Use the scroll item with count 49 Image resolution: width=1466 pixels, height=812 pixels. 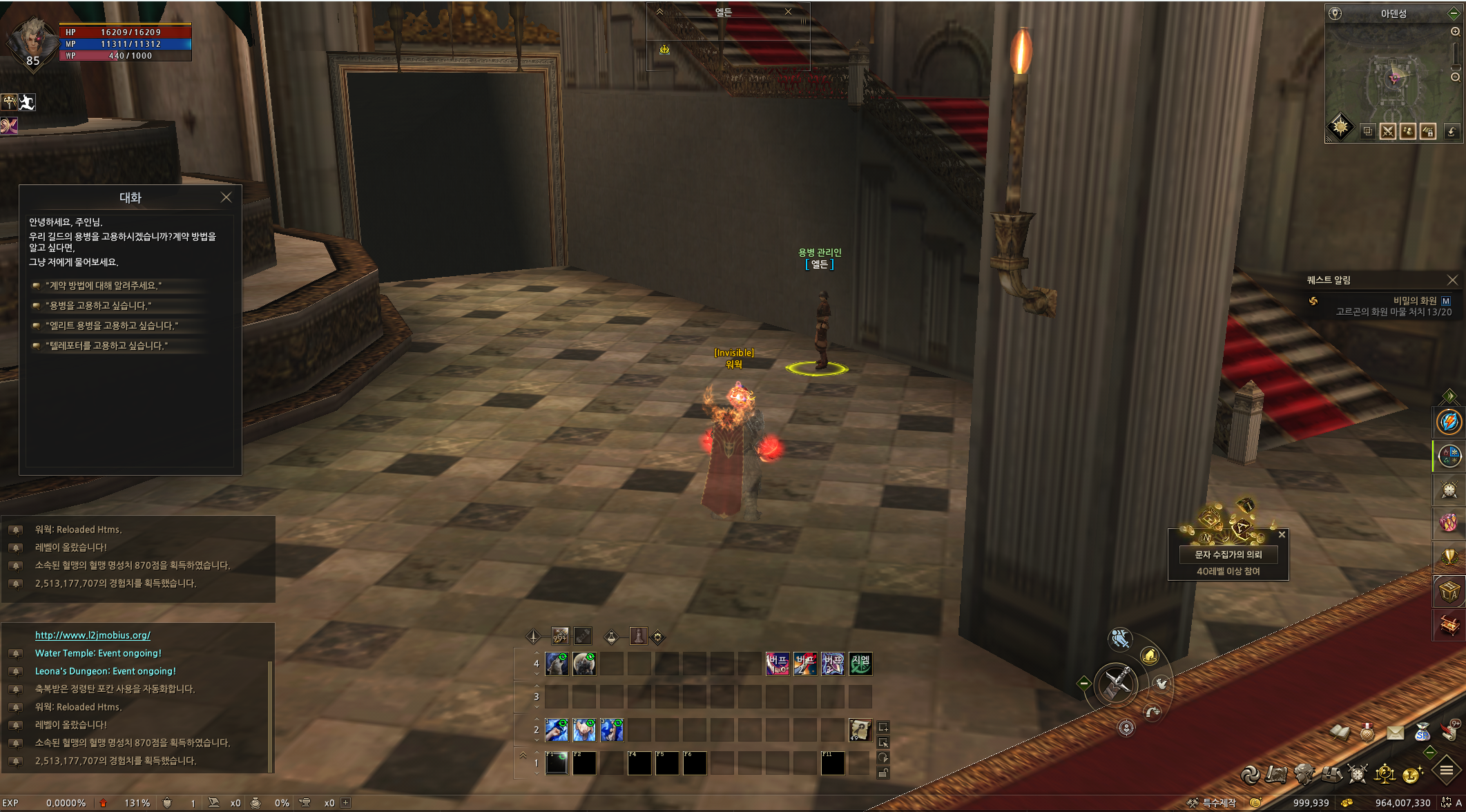tap(860, 730)
